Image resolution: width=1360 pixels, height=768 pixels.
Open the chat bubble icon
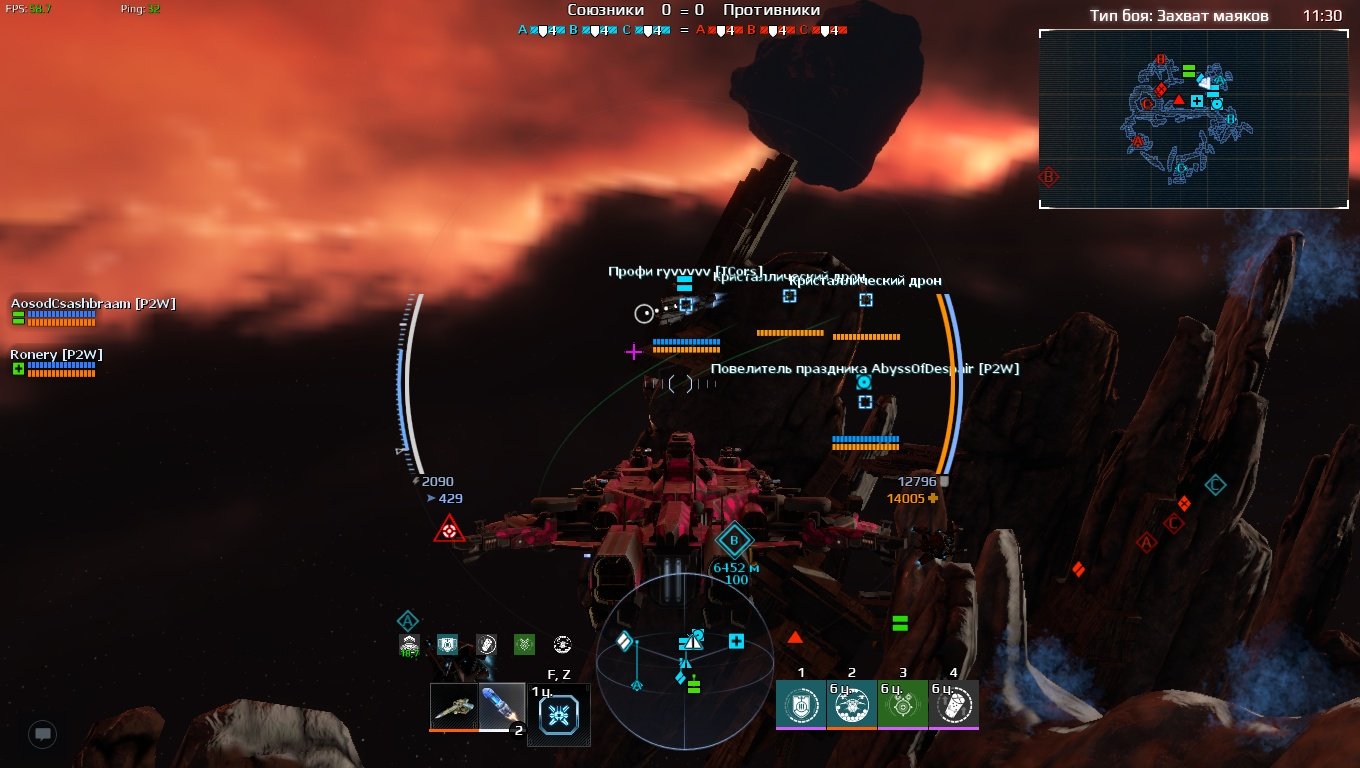[42, 734]
